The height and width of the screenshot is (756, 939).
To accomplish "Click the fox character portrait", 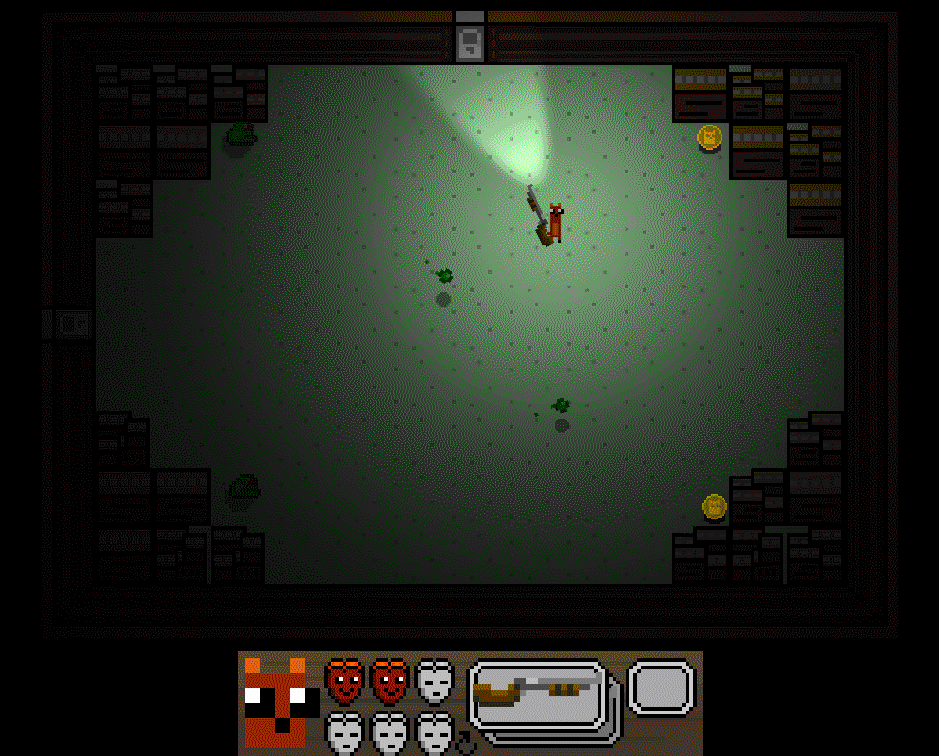I will pyautogui.click(x=275, y=702).
